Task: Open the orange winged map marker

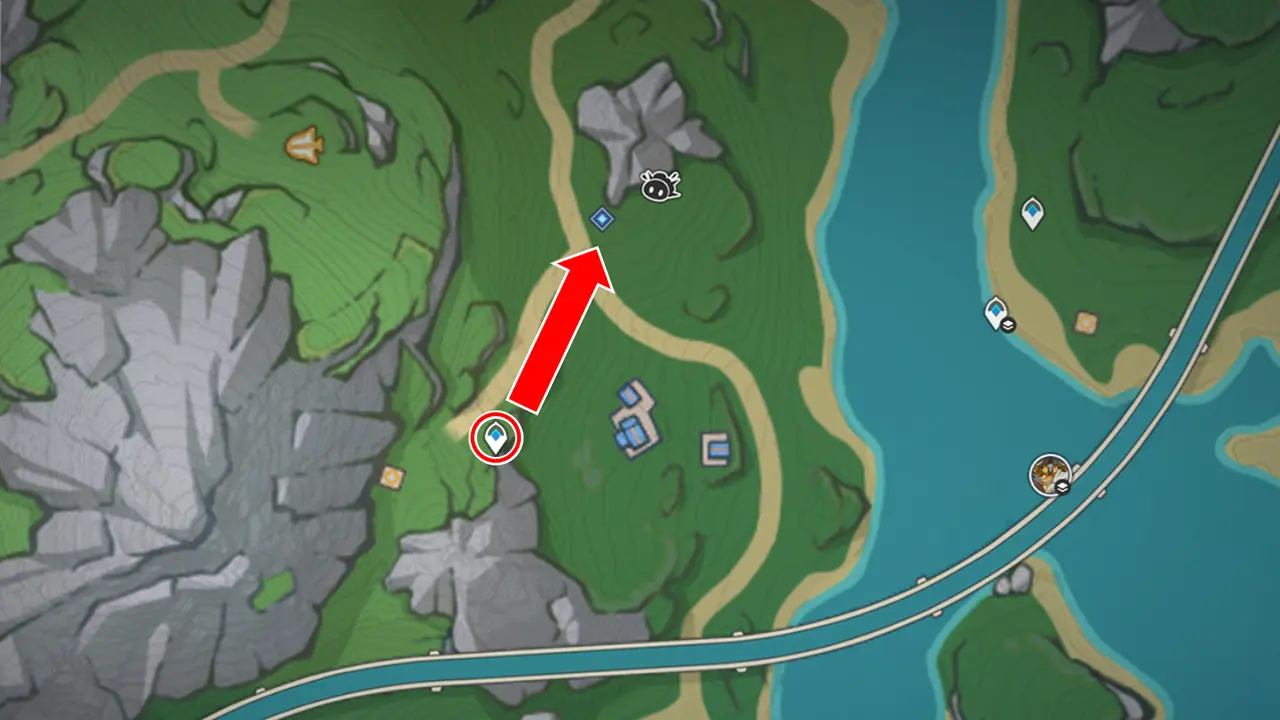Action: click(304, 146)
